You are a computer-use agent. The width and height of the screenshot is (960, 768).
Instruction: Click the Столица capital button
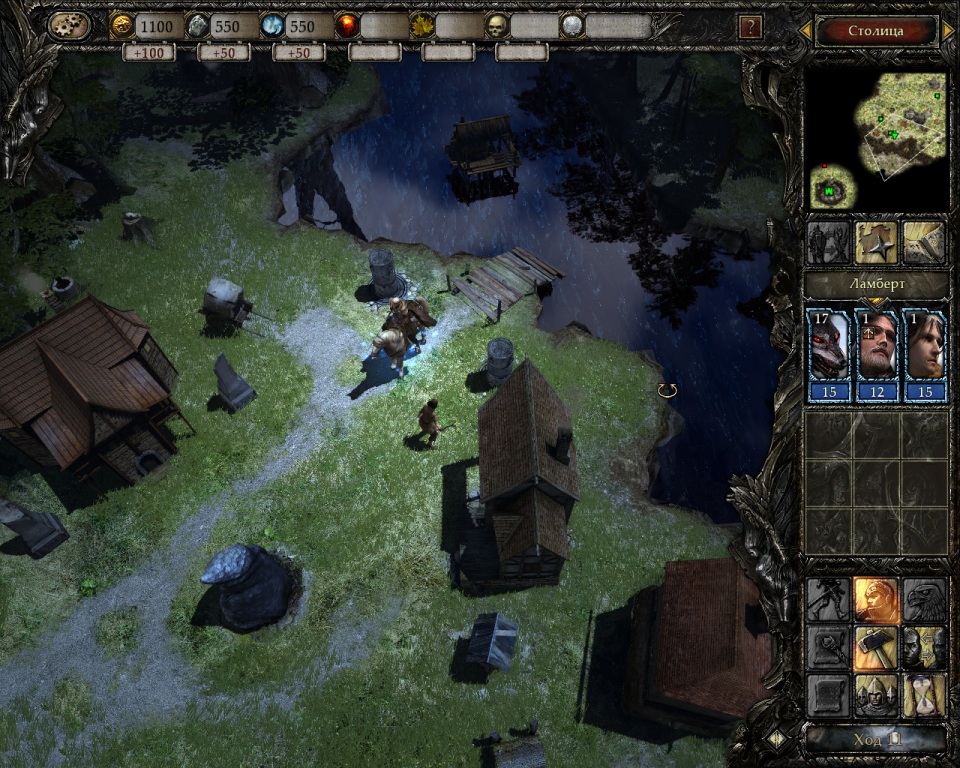tap(876, 30)
